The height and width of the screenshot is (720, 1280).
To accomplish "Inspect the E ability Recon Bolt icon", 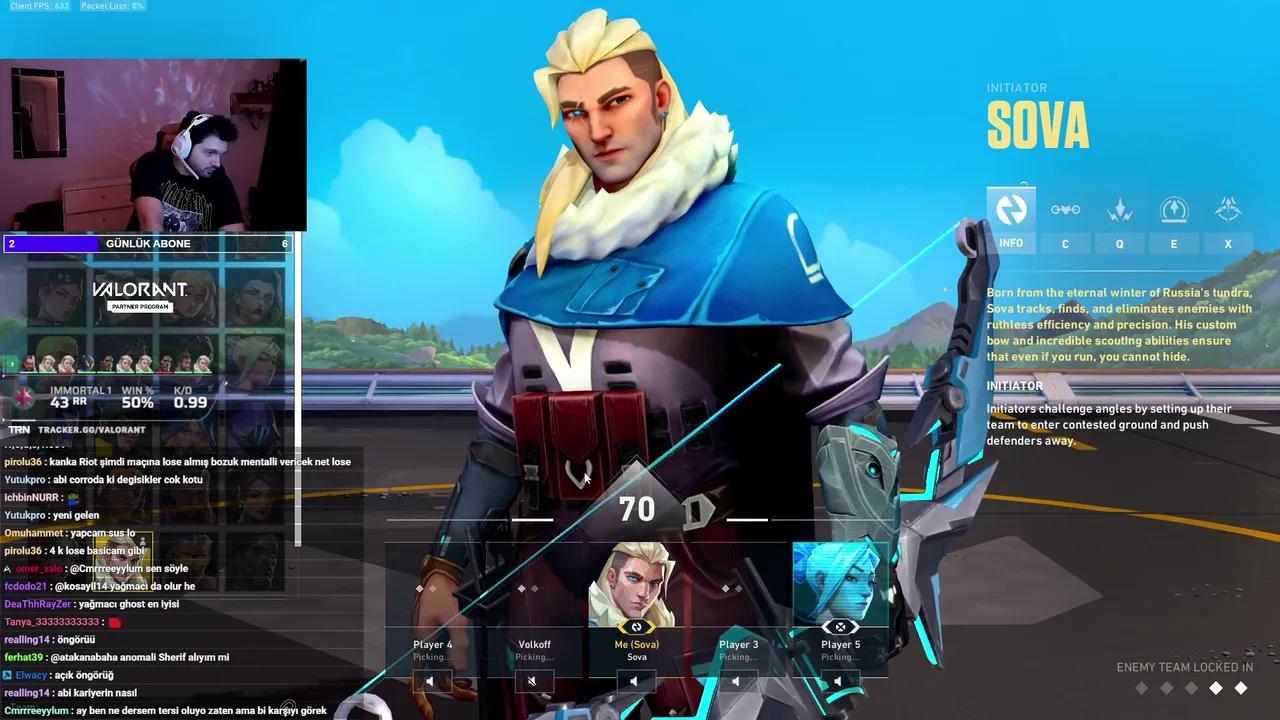I will [1173, 210].
